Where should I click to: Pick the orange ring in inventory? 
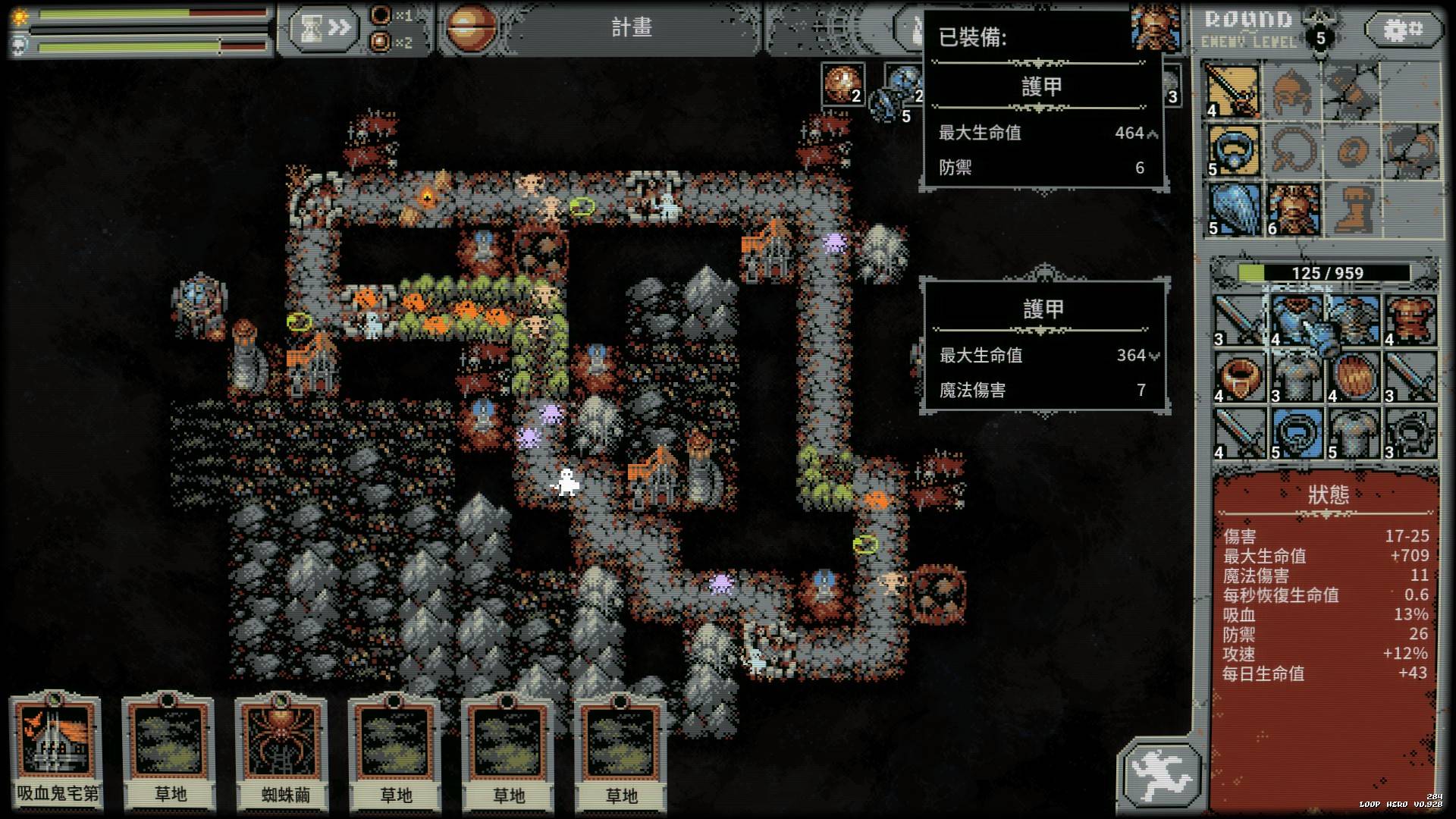coord(1239,377)
